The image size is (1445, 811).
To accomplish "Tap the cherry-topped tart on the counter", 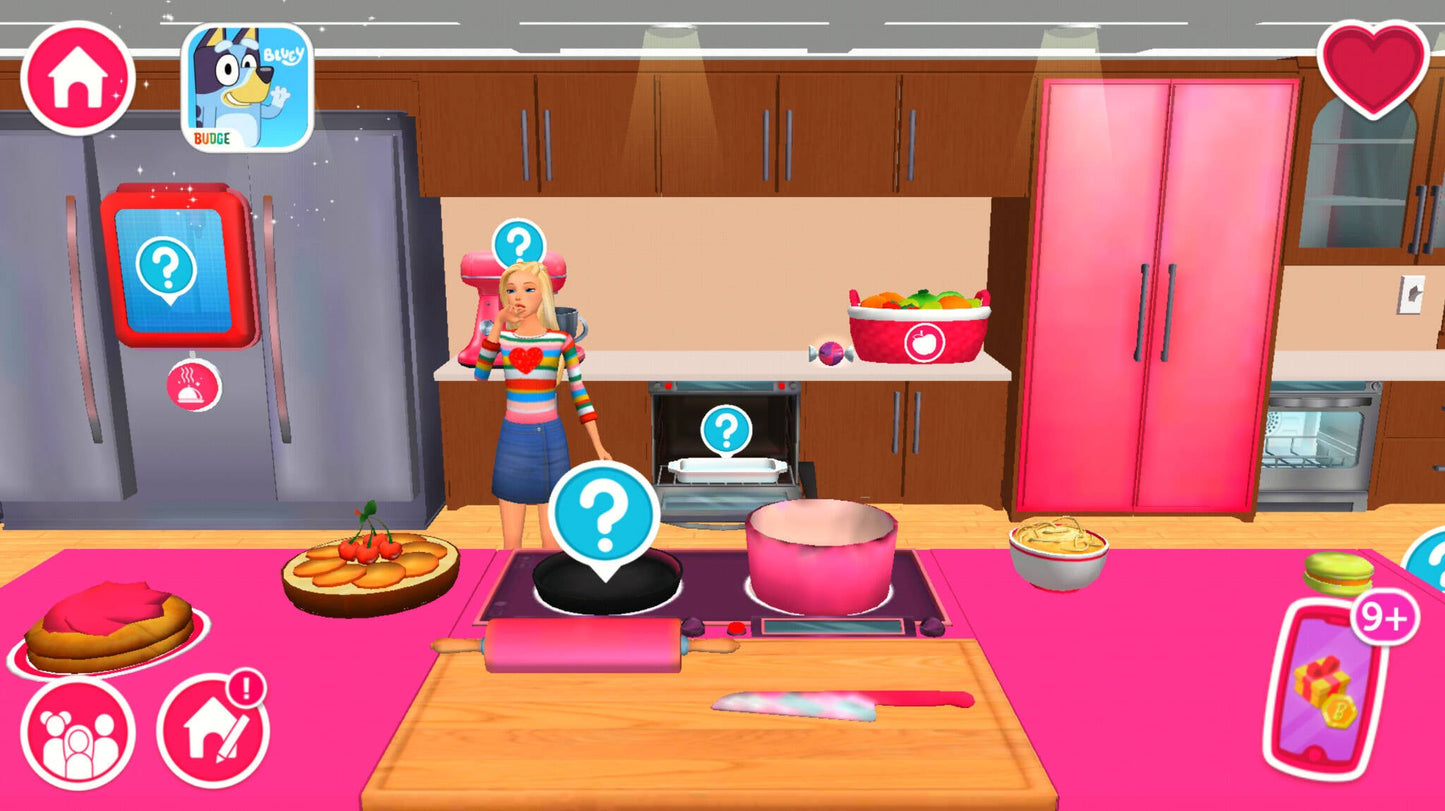I will 370,566.
